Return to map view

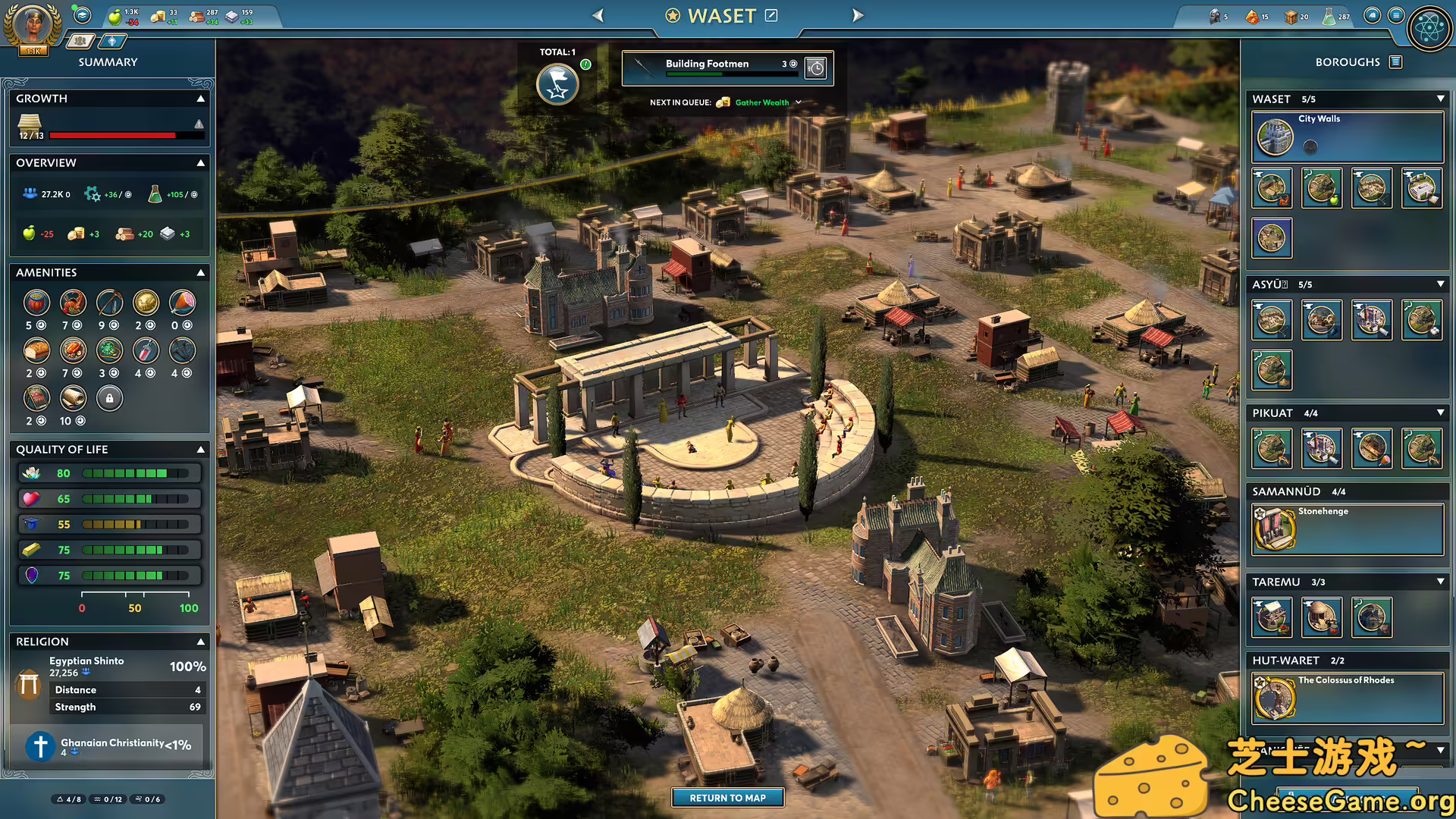point(727,798)
